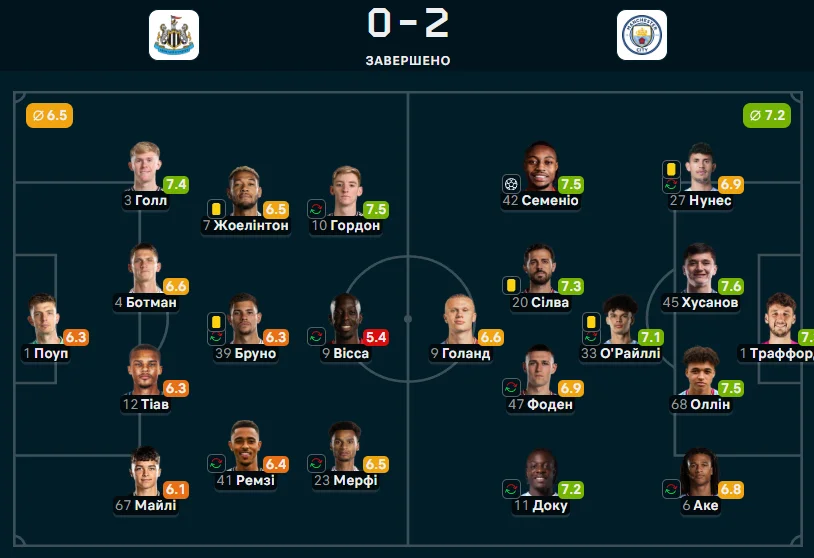Select Нунес's player card
This screenshot has height=558, width=814.
tap(700, 167)
